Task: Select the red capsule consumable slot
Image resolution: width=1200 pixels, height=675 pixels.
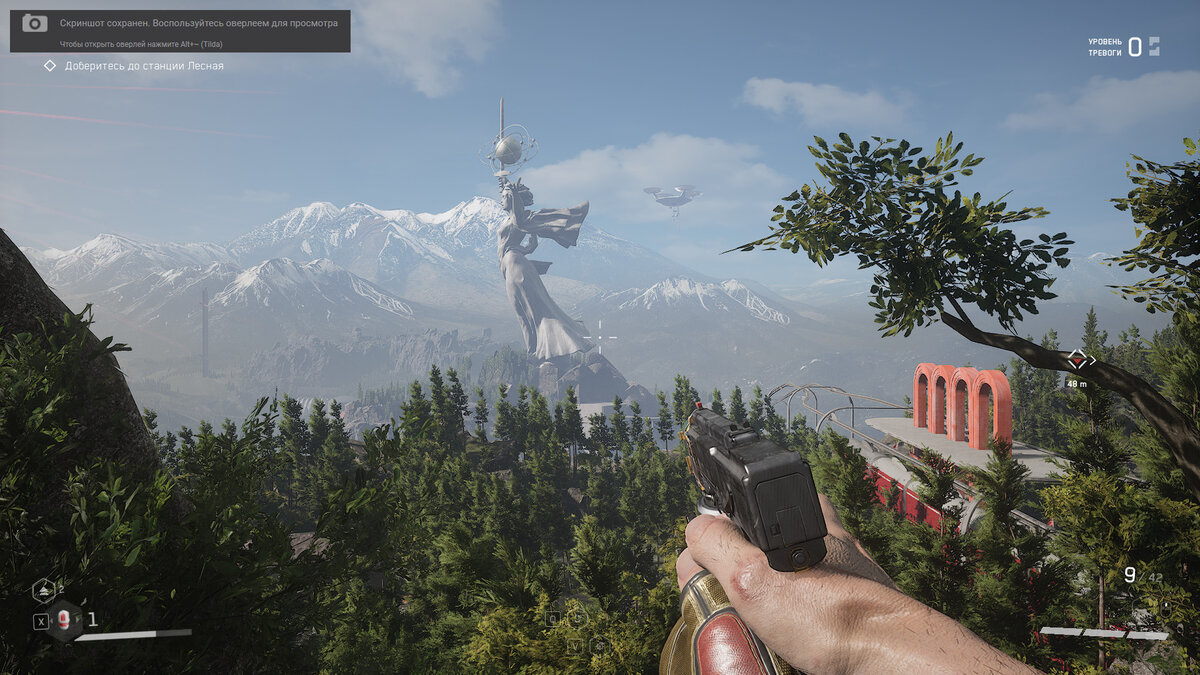Action: [65, 620]
